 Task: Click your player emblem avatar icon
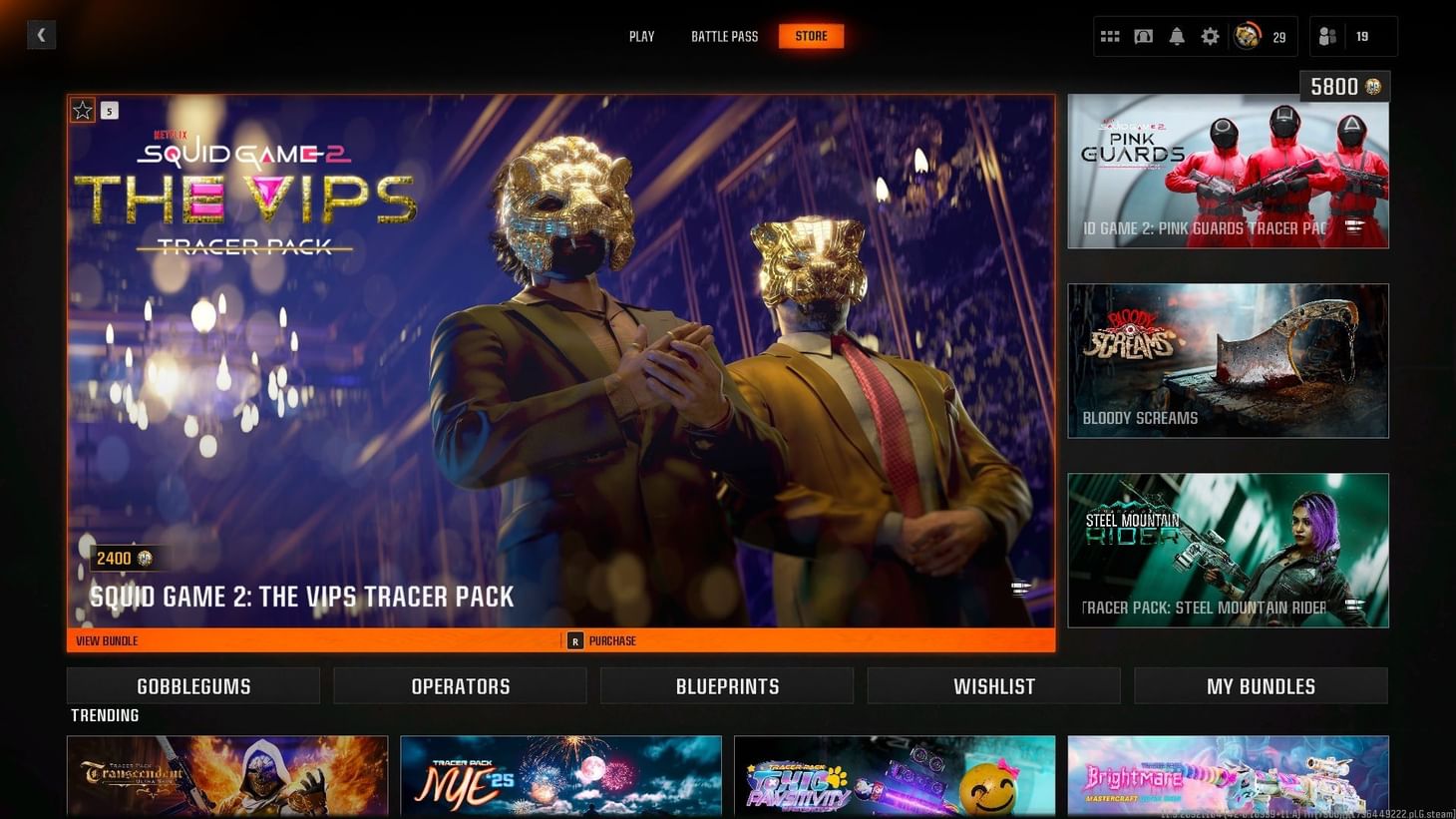pos(1246,36)
